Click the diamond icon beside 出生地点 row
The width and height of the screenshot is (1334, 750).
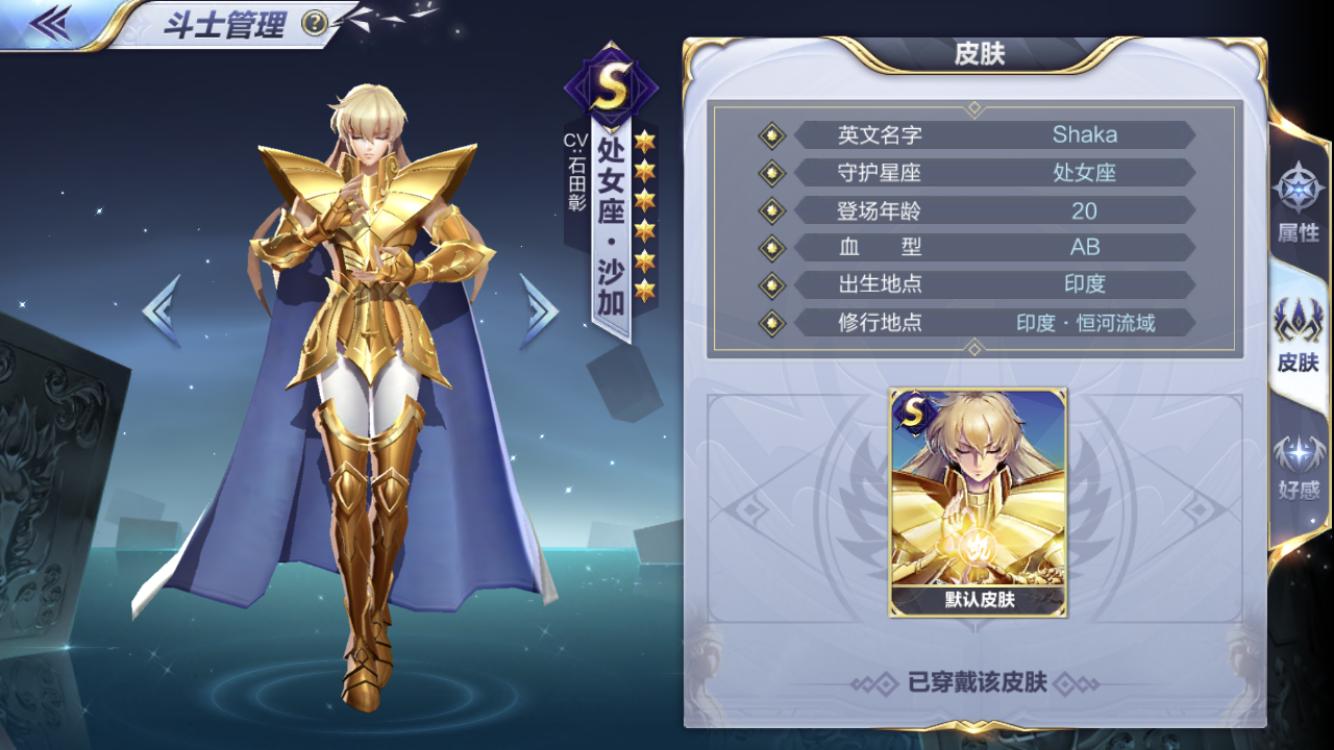770,285
